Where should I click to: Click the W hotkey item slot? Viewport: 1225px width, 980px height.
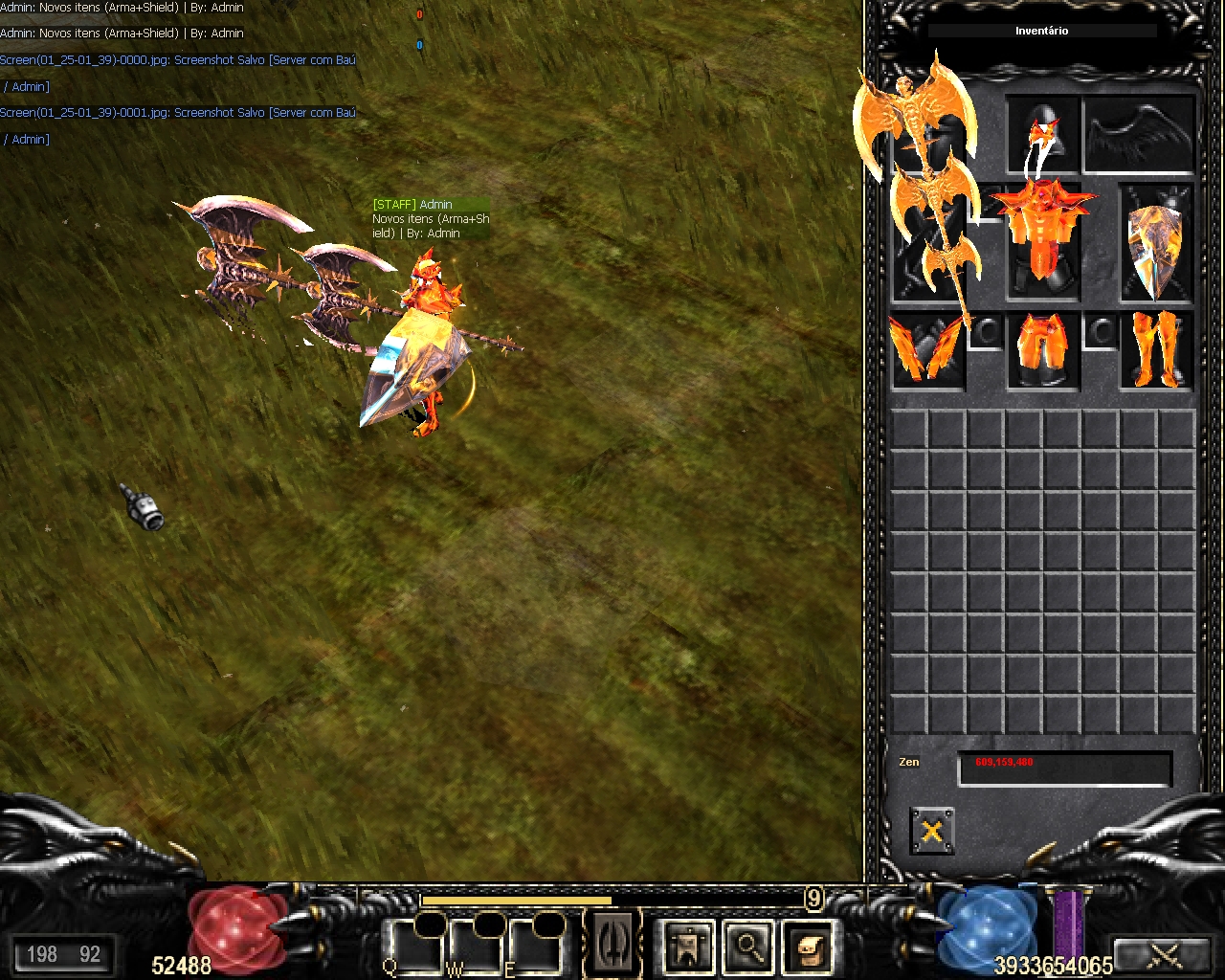pyautogui.click(x=474, y=946)
